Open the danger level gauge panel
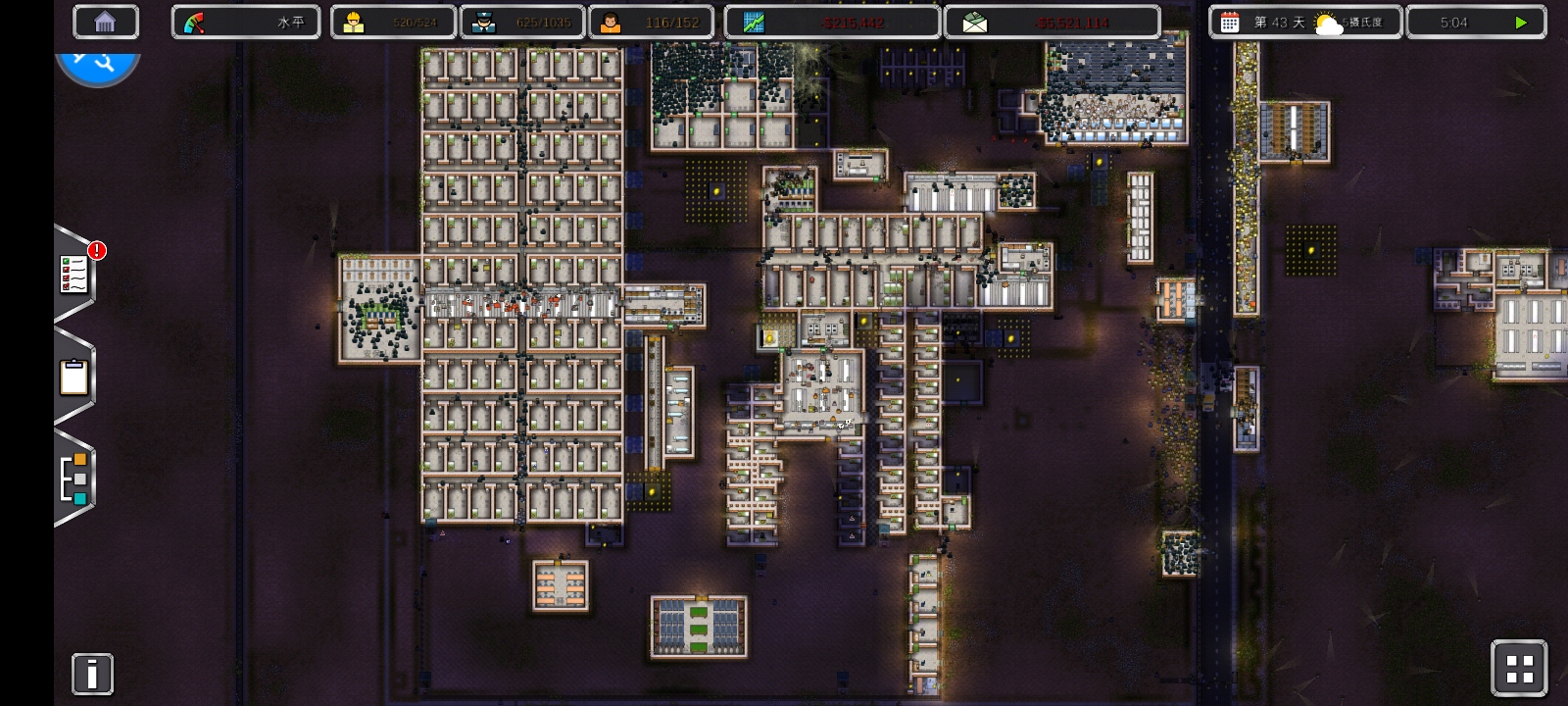This screenshot has height=706, width=1568. (x=245, y=22)
